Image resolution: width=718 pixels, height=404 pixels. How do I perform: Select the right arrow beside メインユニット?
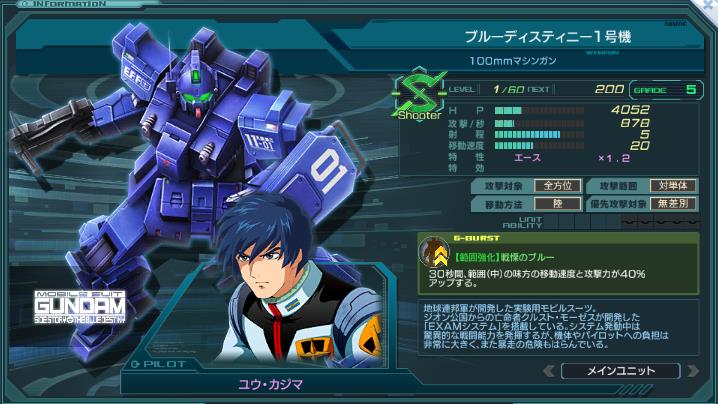click(x=693, y=371)
